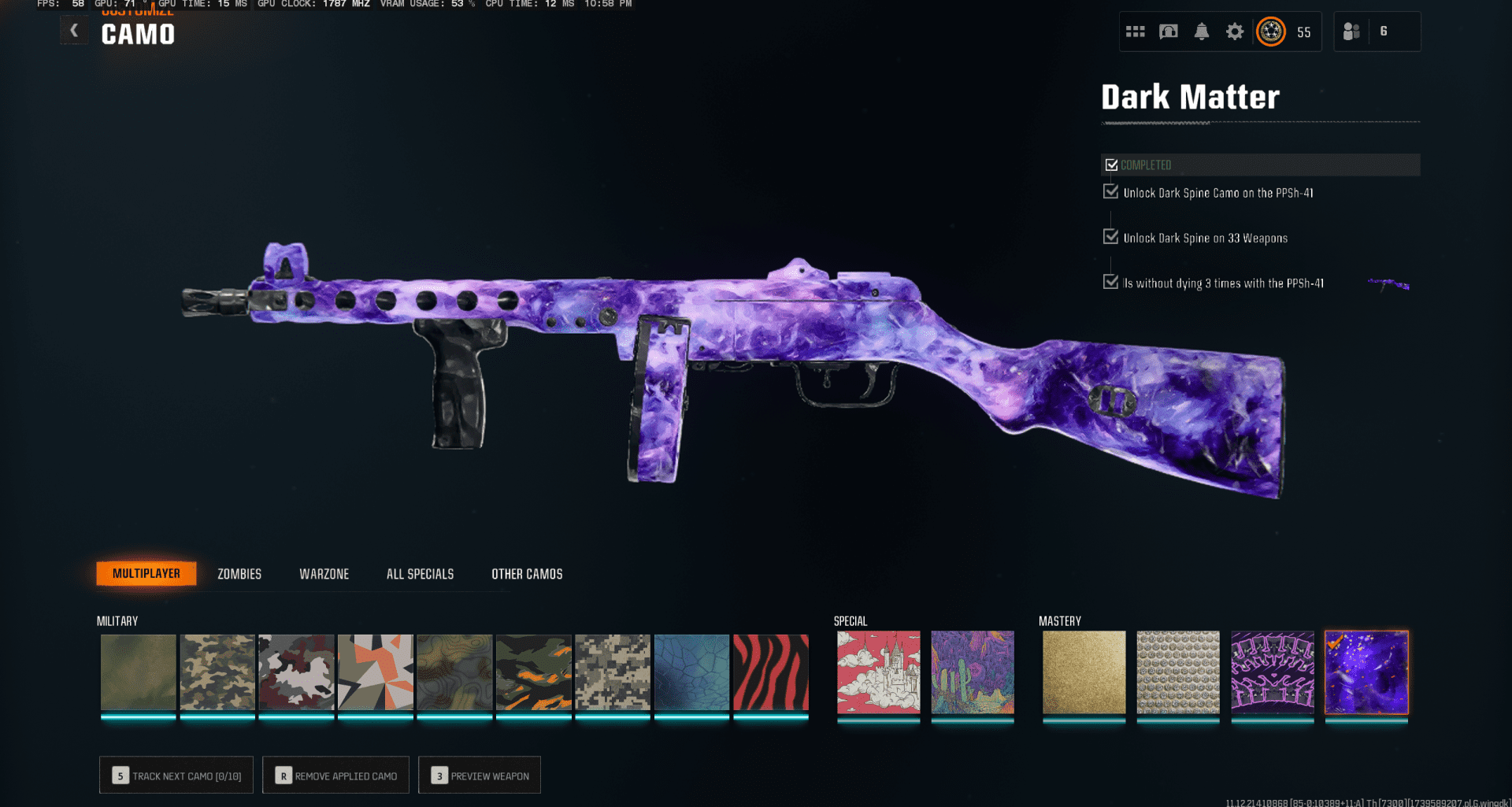
Task: Click Track Next Camo
Action: 176,775
